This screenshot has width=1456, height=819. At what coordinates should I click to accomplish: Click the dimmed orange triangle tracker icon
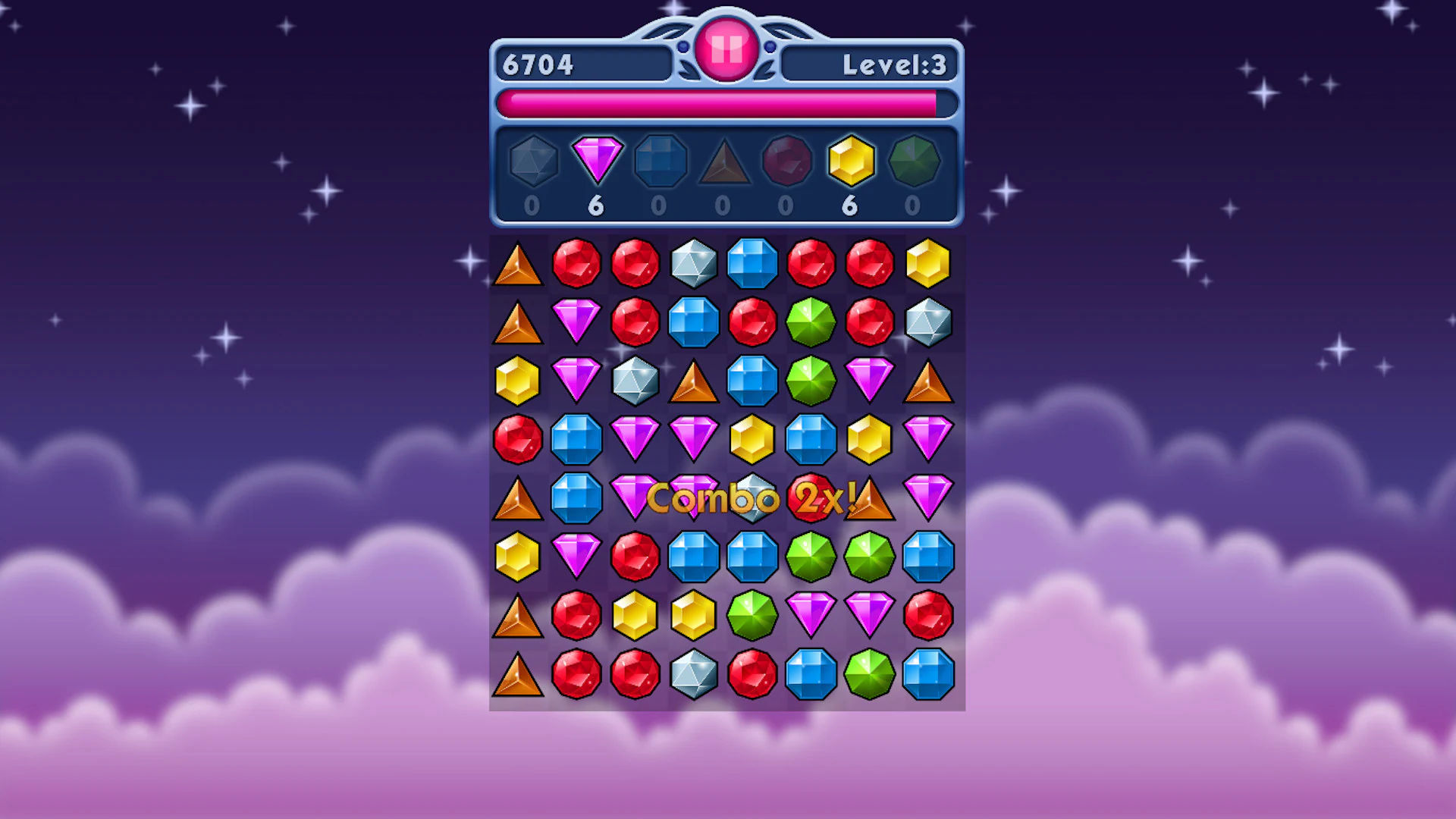point(723,161)
